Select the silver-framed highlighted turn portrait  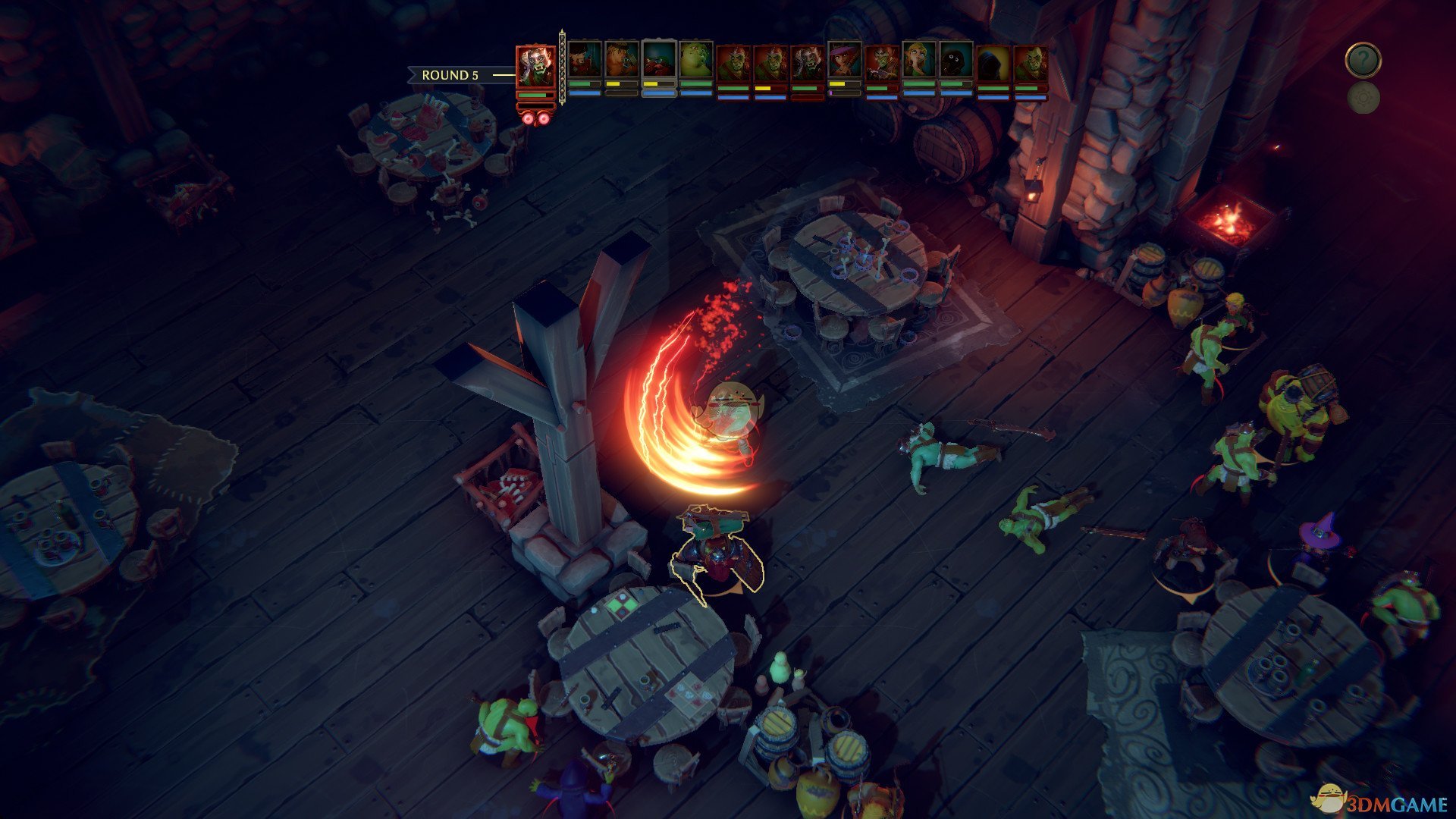click(x=658, y=61)
